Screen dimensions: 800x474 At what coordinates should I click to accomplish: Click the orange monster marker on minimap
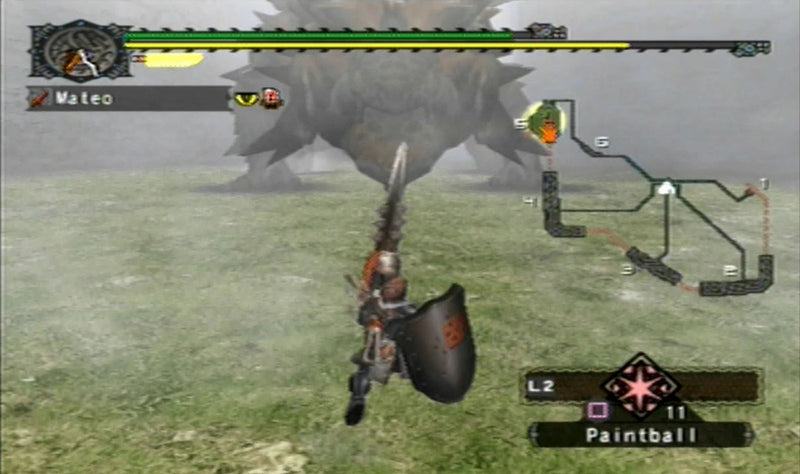click(x=549, y=131)
